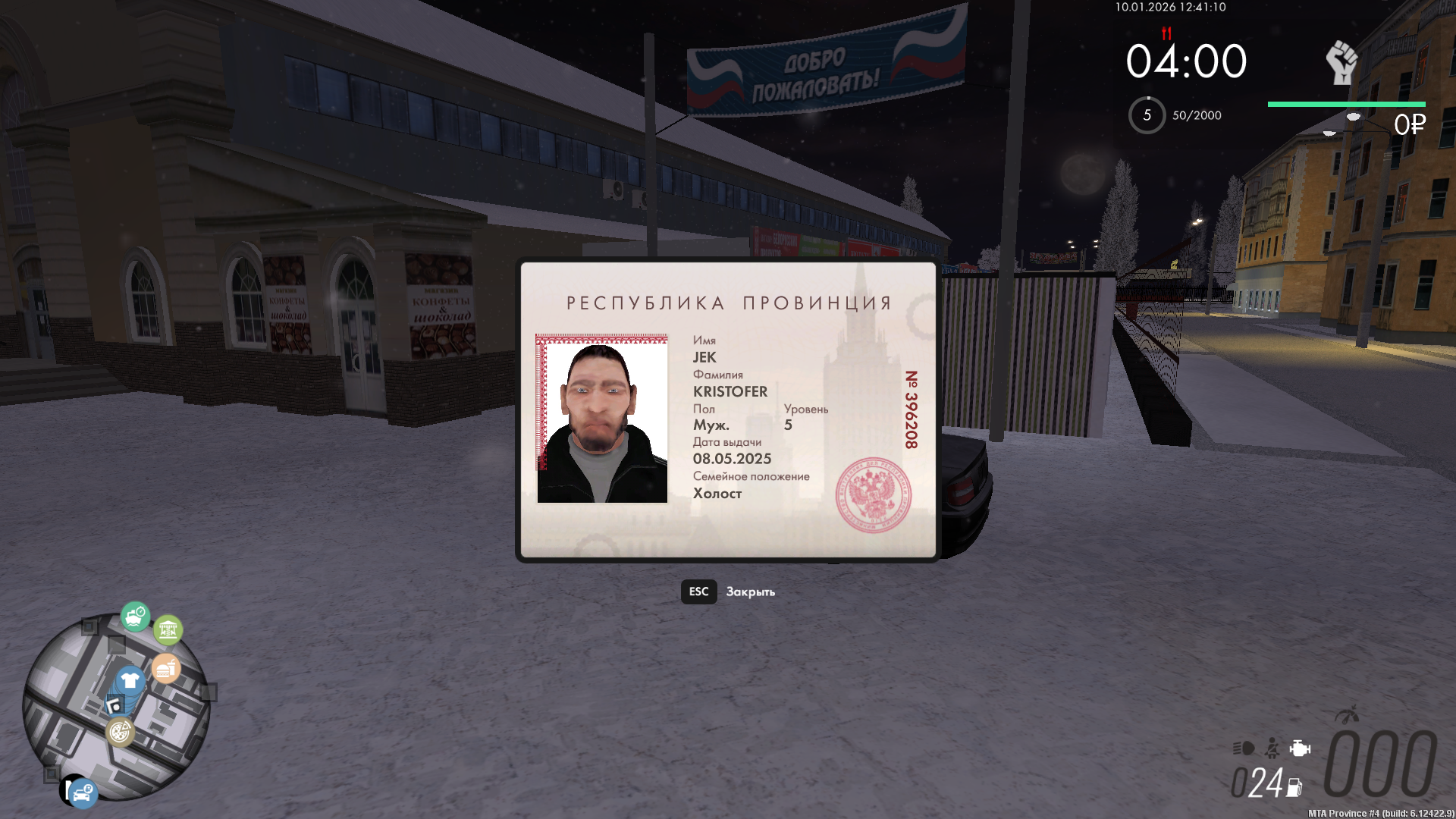The height and width of the screenshot is (819, 1456).
Task: Click the ESC Закрыть button below the passport
Action: point(730,592)
